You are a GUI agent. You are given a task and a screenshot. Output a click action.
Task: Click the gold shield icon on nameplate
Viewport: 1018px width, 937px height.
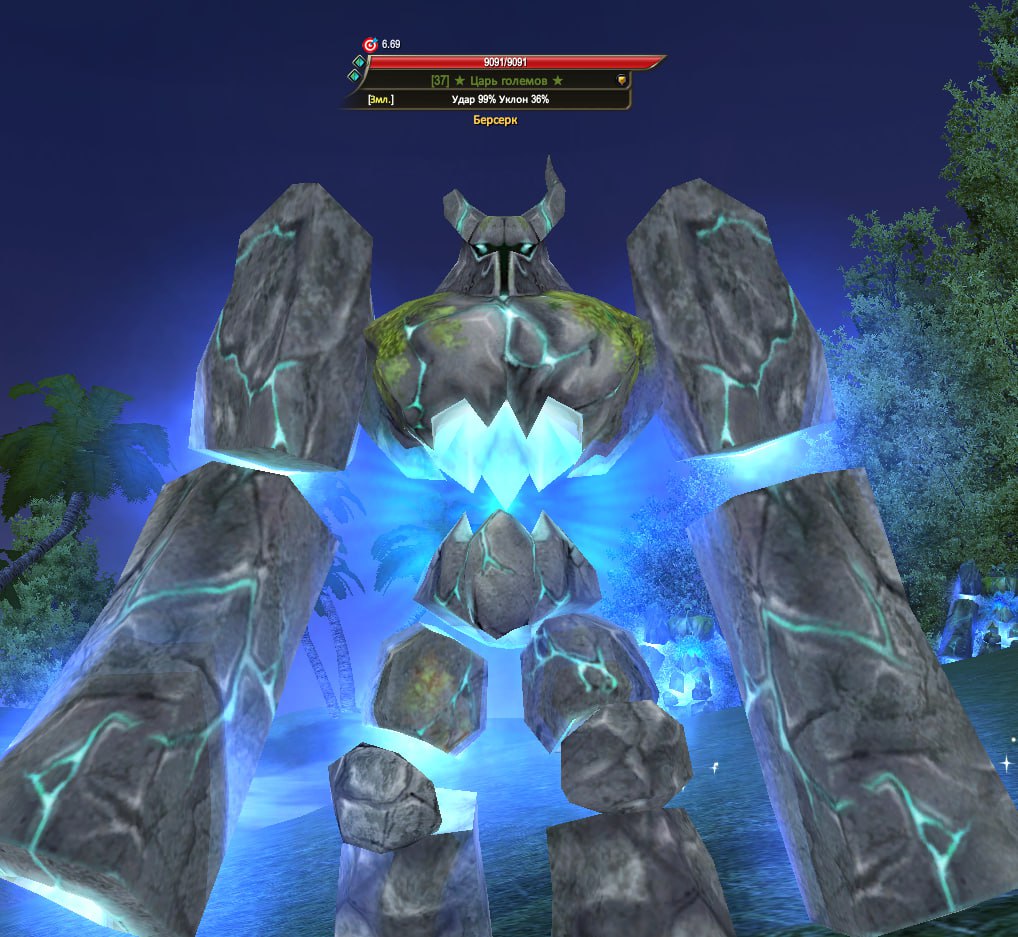(x=621, y=80)
